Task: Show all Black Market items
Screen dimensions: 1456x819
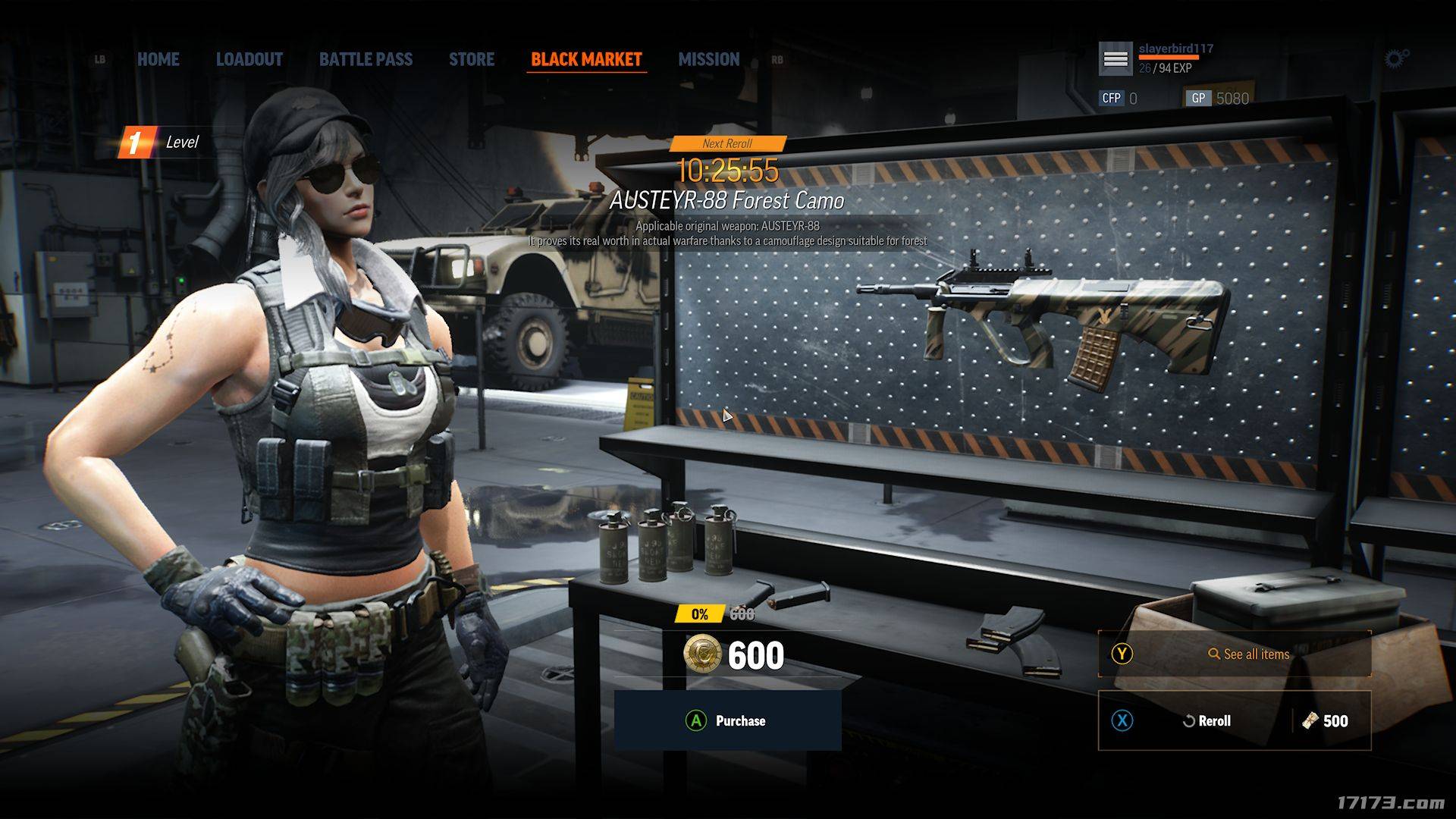Action: coord(1234,654)
